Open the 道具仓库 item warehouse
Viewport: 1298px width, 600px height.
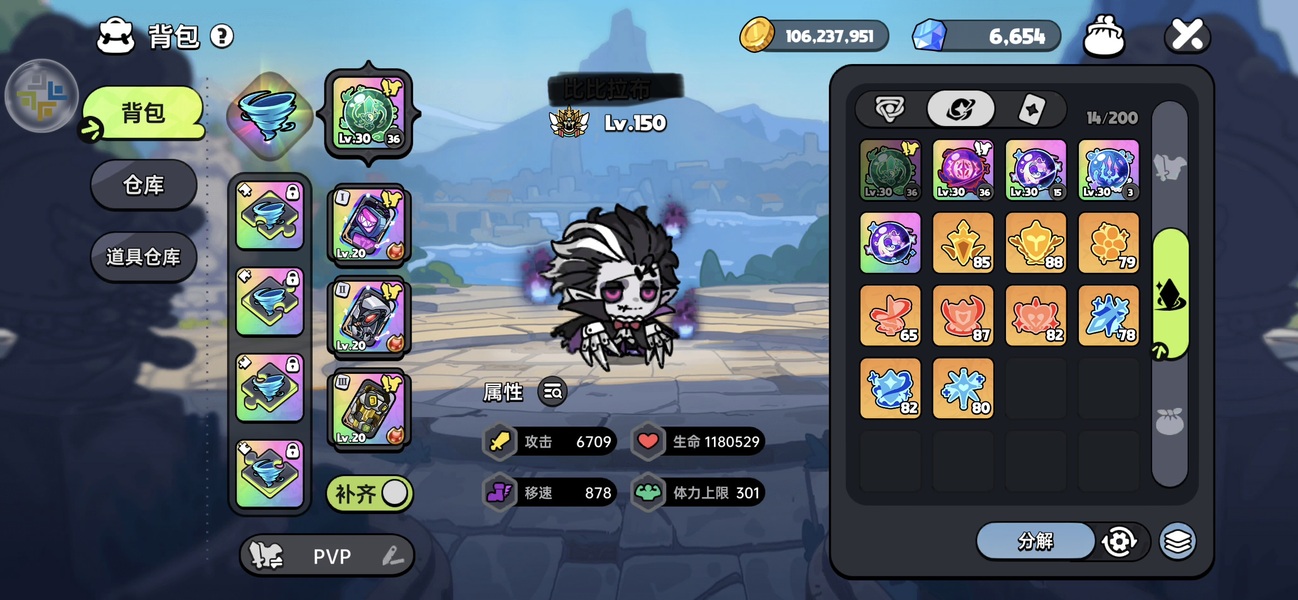tap(143, 257)
